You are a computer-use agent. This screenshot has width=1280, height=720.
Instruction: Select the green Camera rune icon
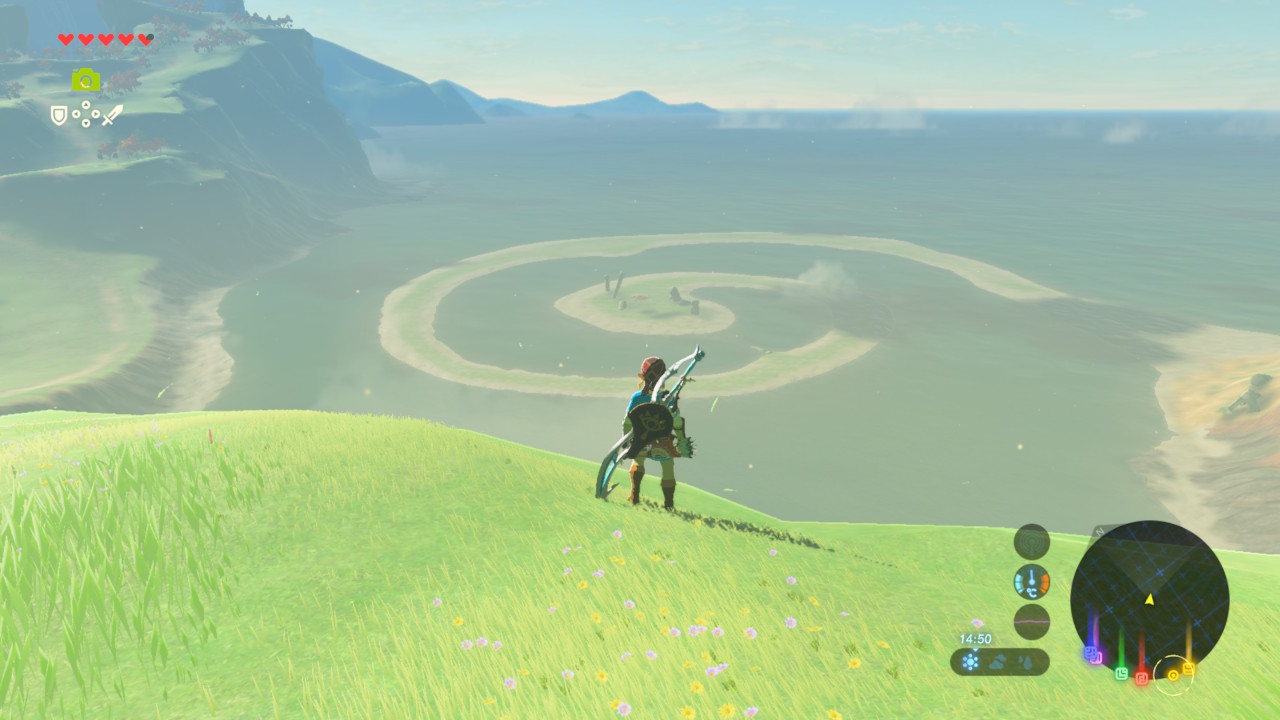pos(86,80)
